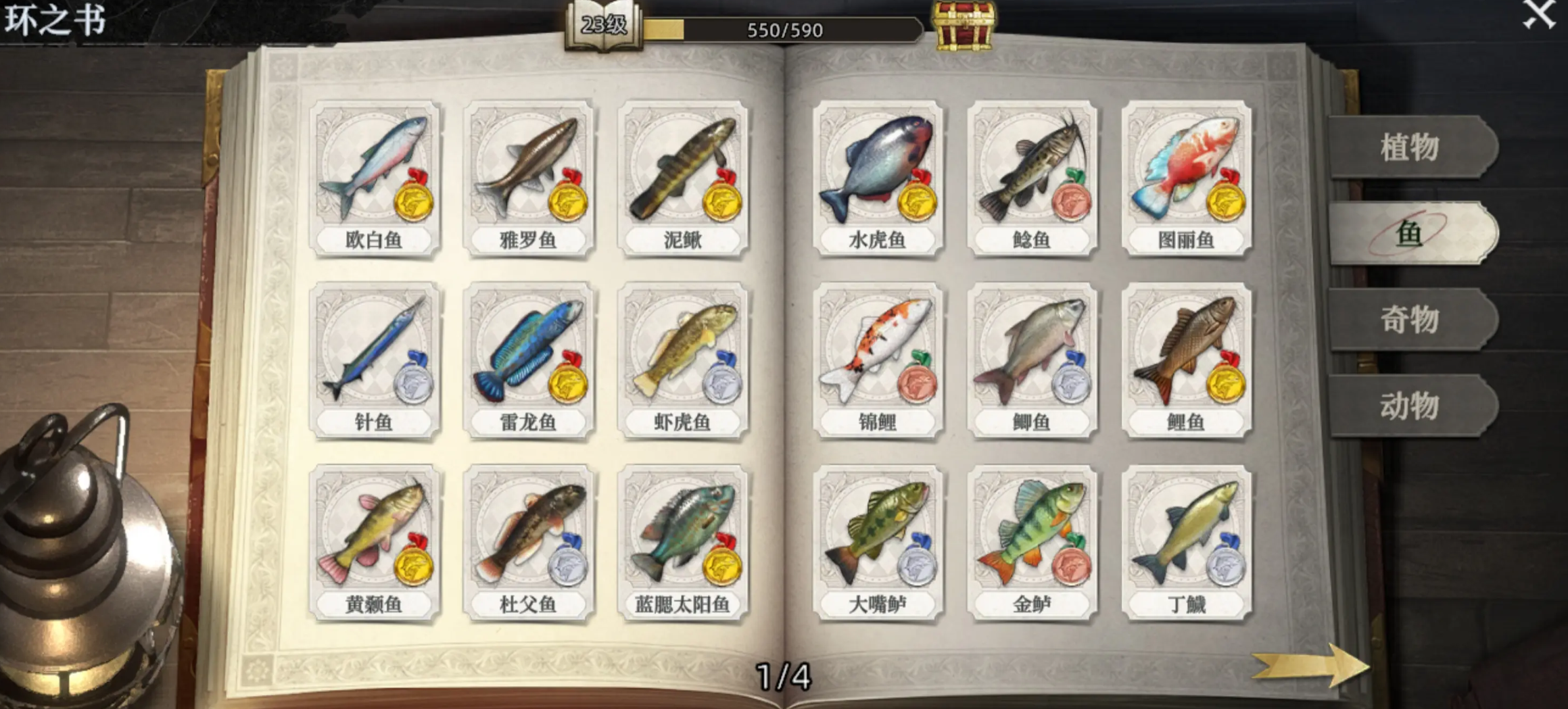Select the 鱼 category tab
Image resolution: width=1568 pixels, height=709 pixels.
(x=1411, y=234)
